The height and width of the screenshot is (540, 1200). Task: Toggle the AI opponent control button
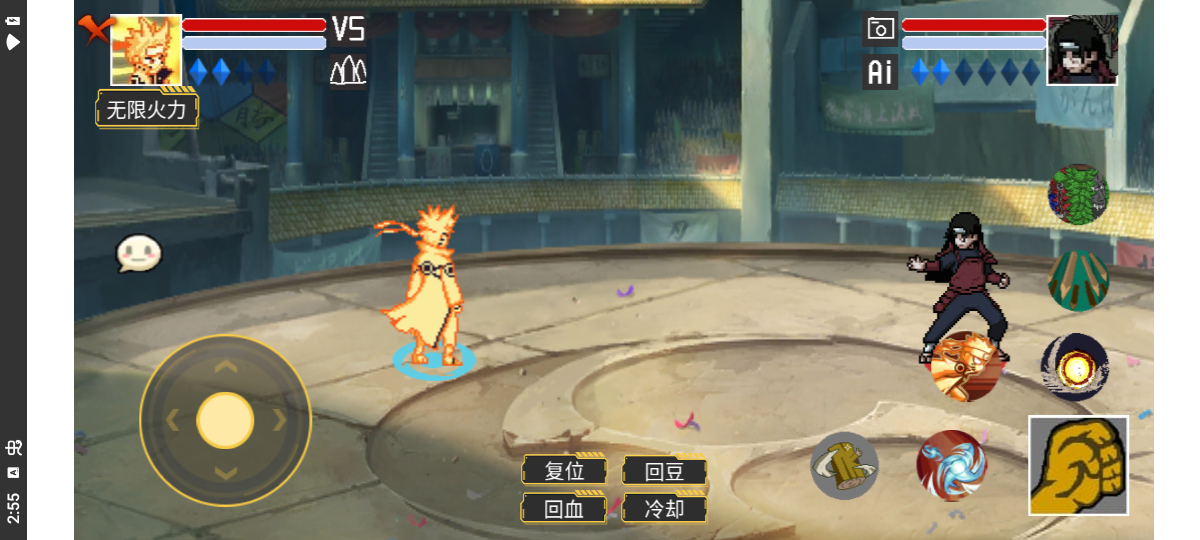(x=880, y=72)
